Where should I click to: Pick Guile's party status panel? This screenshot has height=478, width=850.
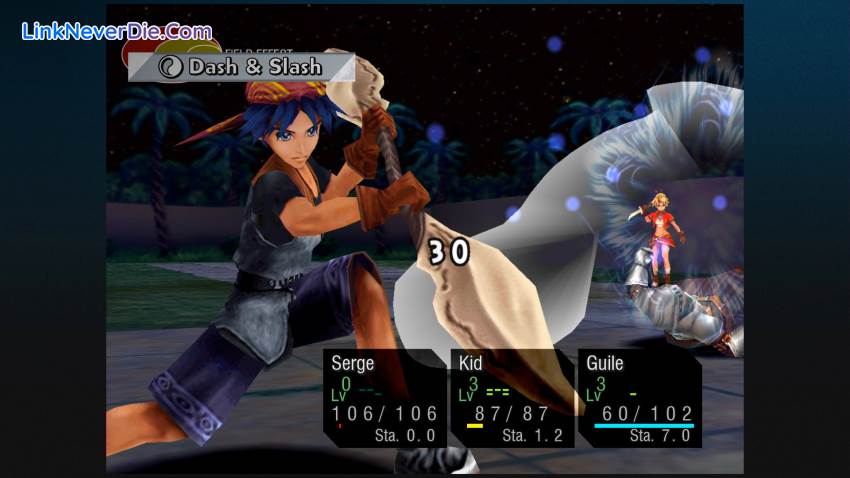tap(640, 397)
